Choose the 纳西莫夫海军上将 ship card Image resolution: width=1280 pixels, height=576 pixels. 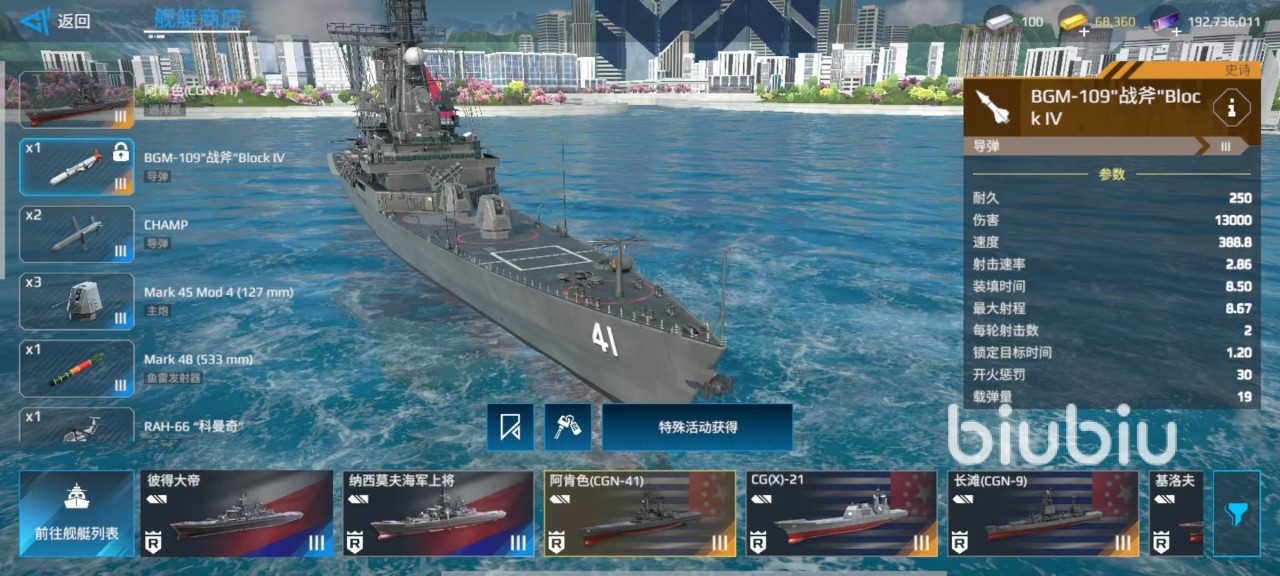point(438,513)
